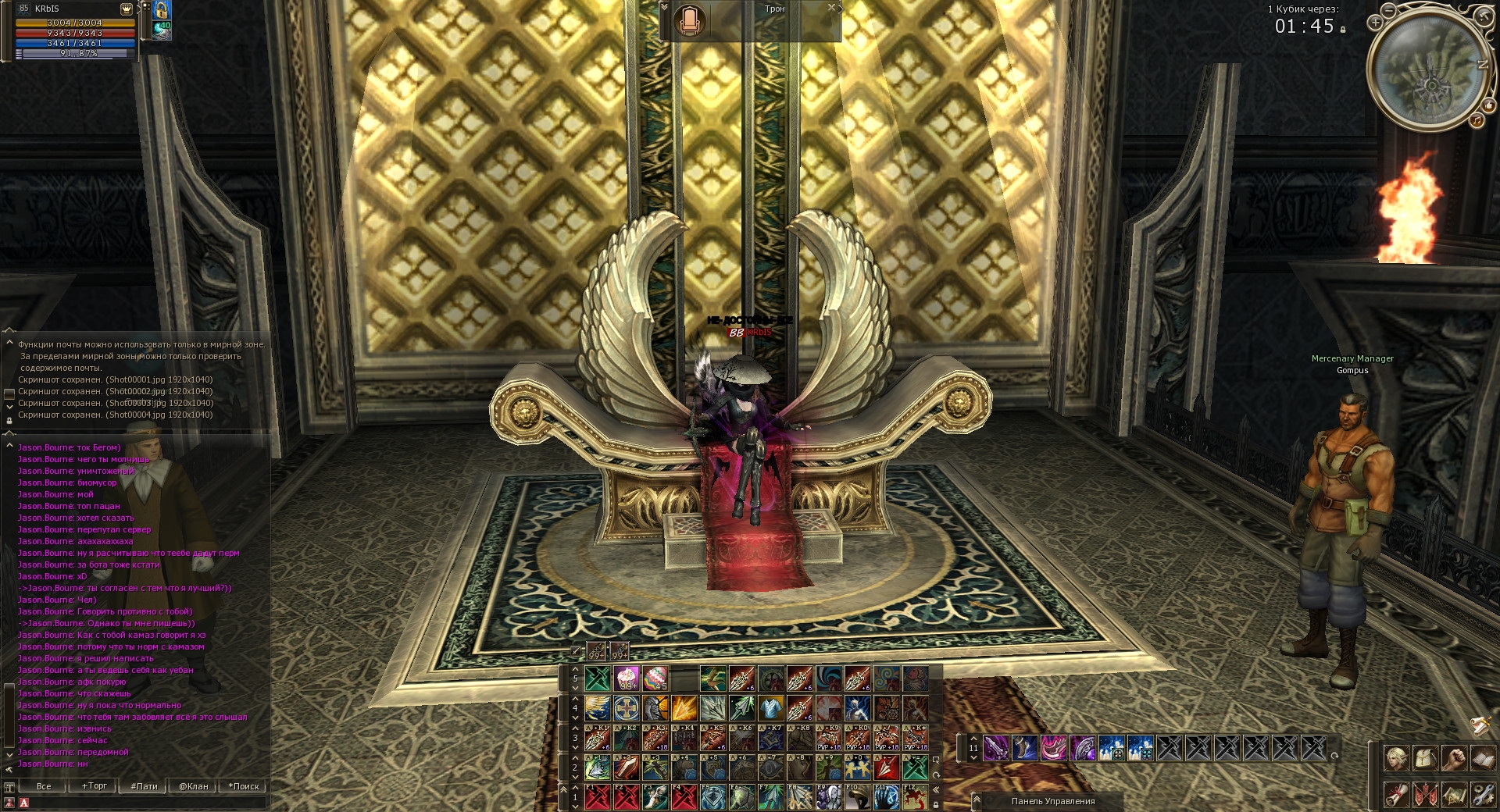Open the character portrait menu icon
Viewport: 1500px width, 812px height.
point(1396,758)
